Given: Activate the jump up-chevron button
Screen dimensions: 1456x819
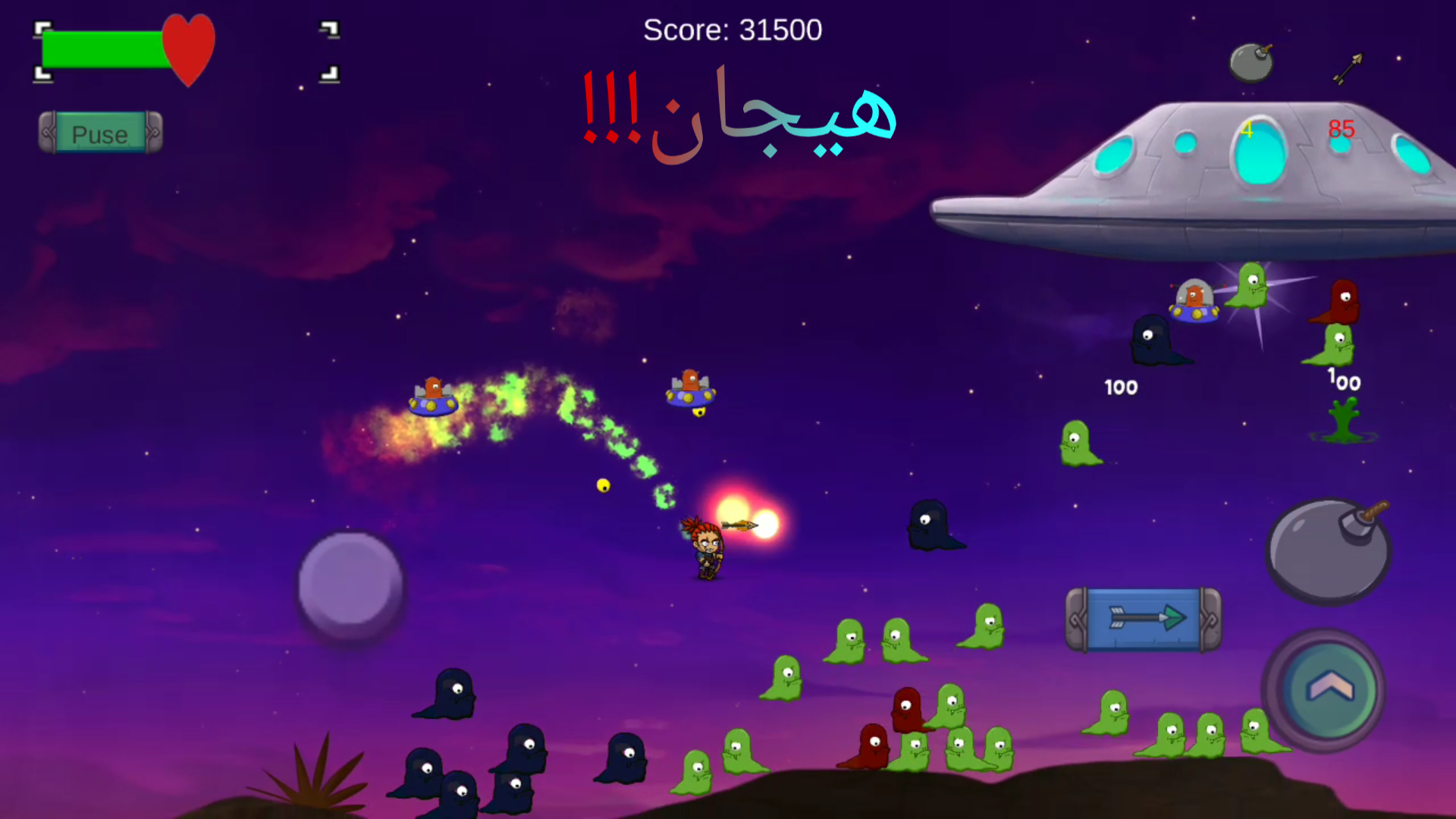Looking at the screenshot, I should click(1328, 689).
